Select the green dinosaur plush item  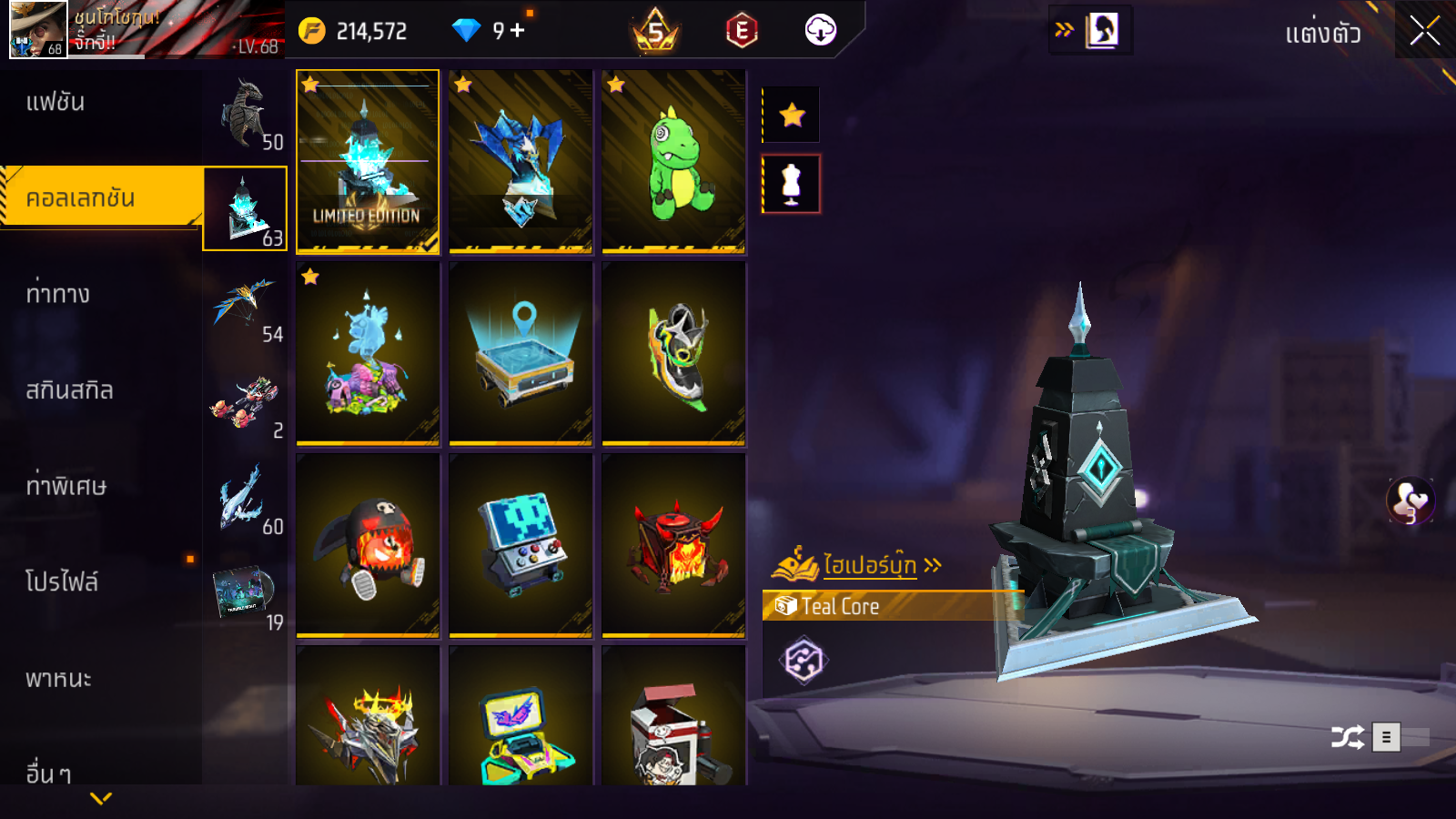[x=673, y=161]
